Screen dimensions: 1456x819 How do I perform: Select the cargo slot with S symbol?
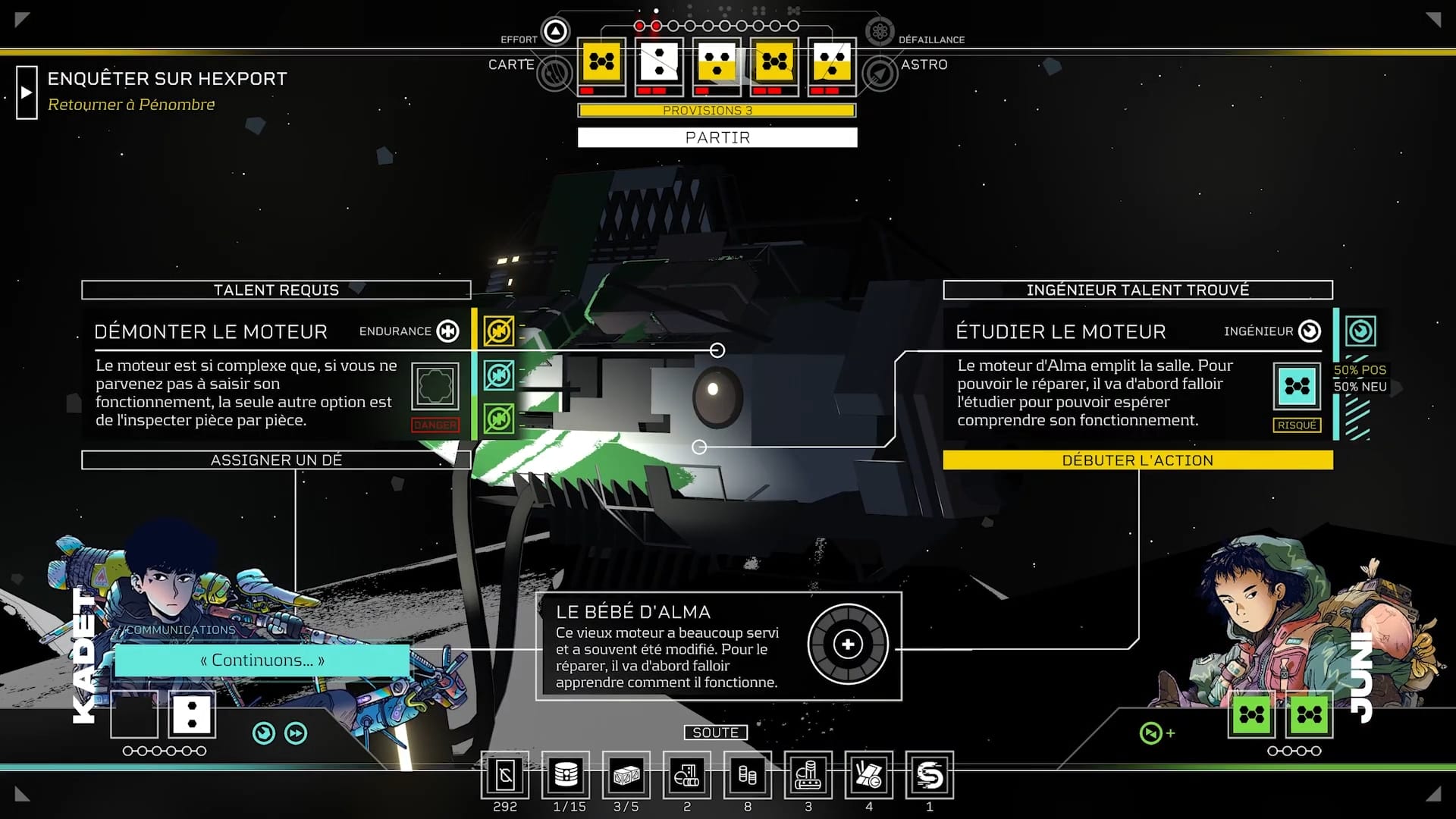(930, 776)
